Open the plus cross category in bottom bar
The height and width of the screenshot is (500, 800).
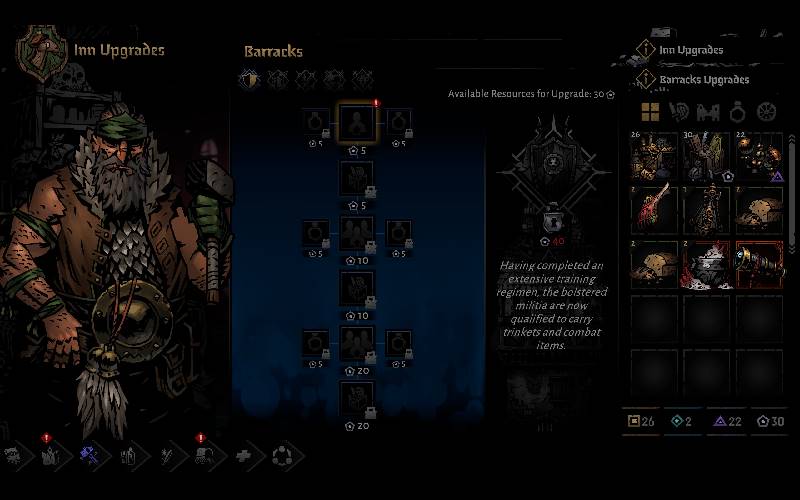tap(243, 456)
